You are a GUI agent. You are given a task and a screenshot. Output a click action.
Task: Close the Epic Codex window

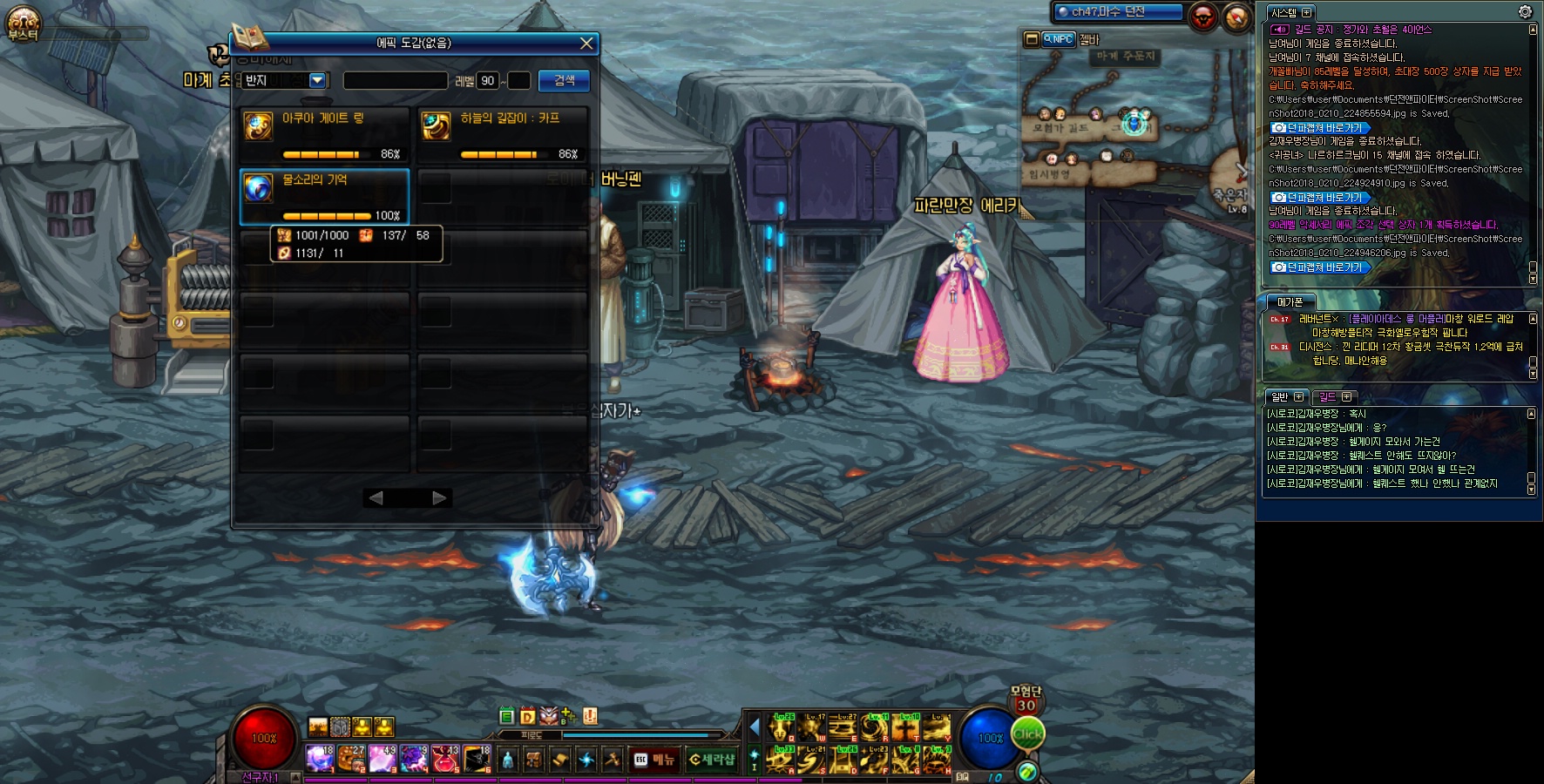(x=586, y=43)
